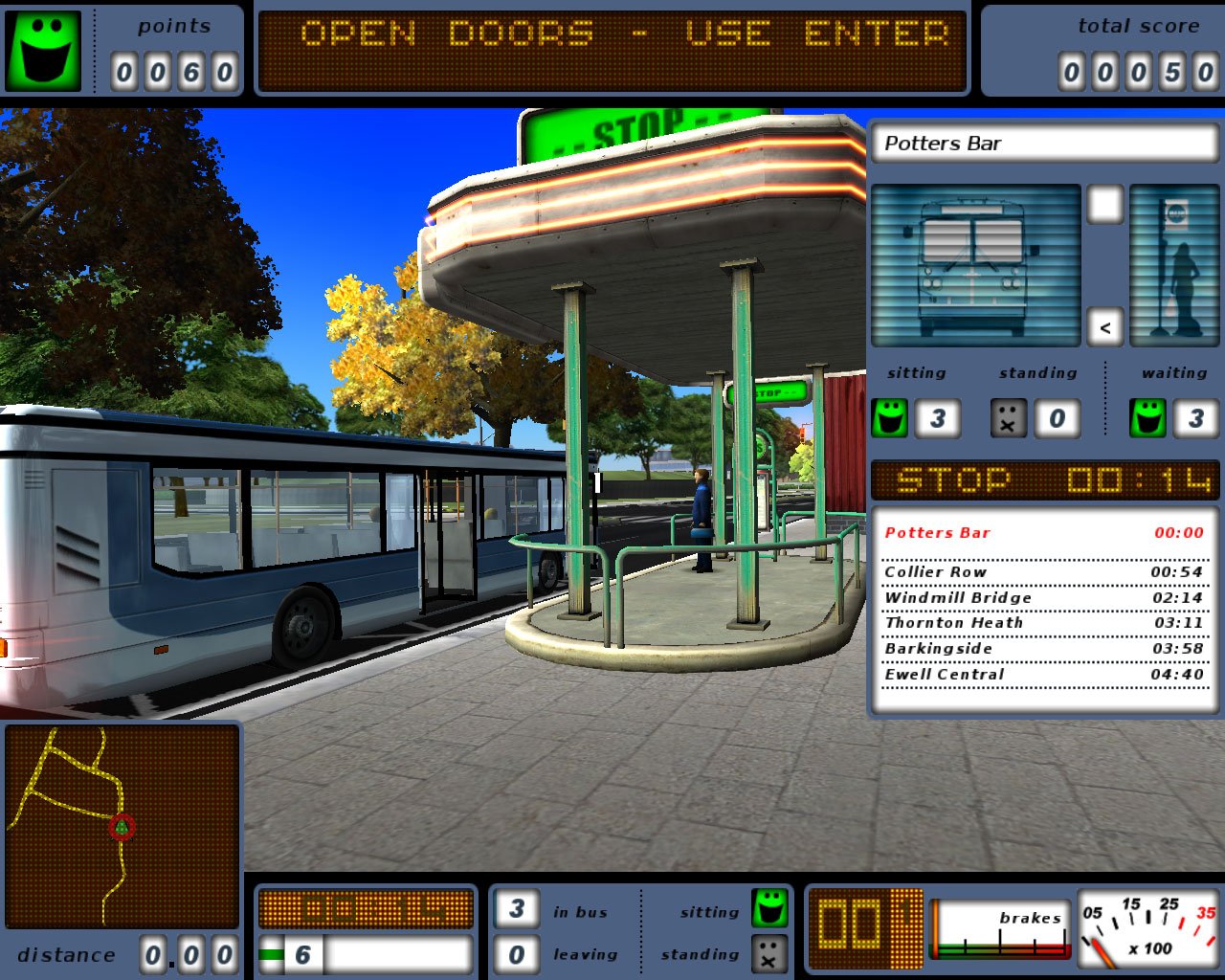Click the route minimap
Screen dimensions: 1225x980
pos(122,826)
